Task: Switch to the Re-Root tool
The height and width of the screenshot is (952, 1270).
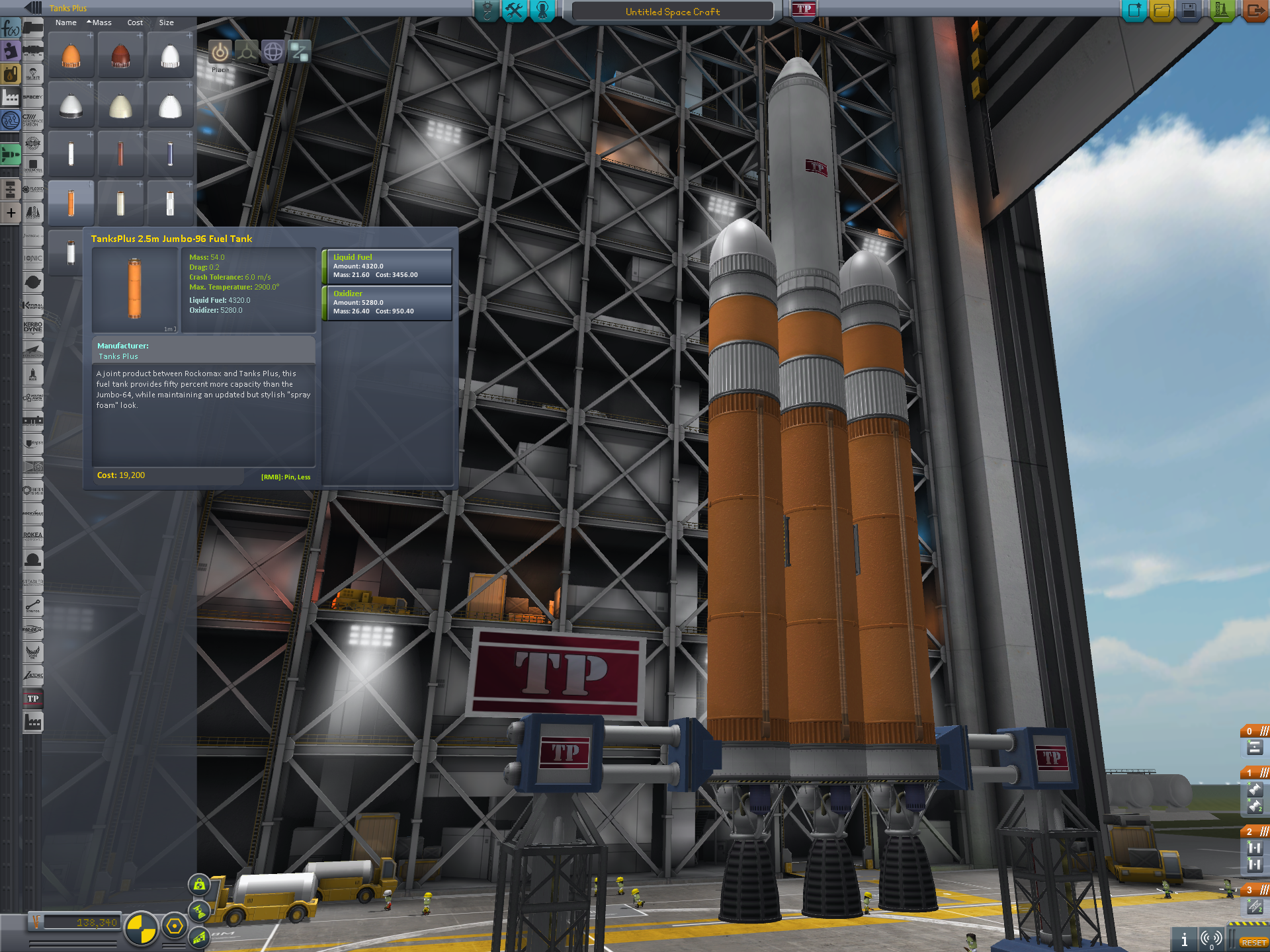Action: 299,52
